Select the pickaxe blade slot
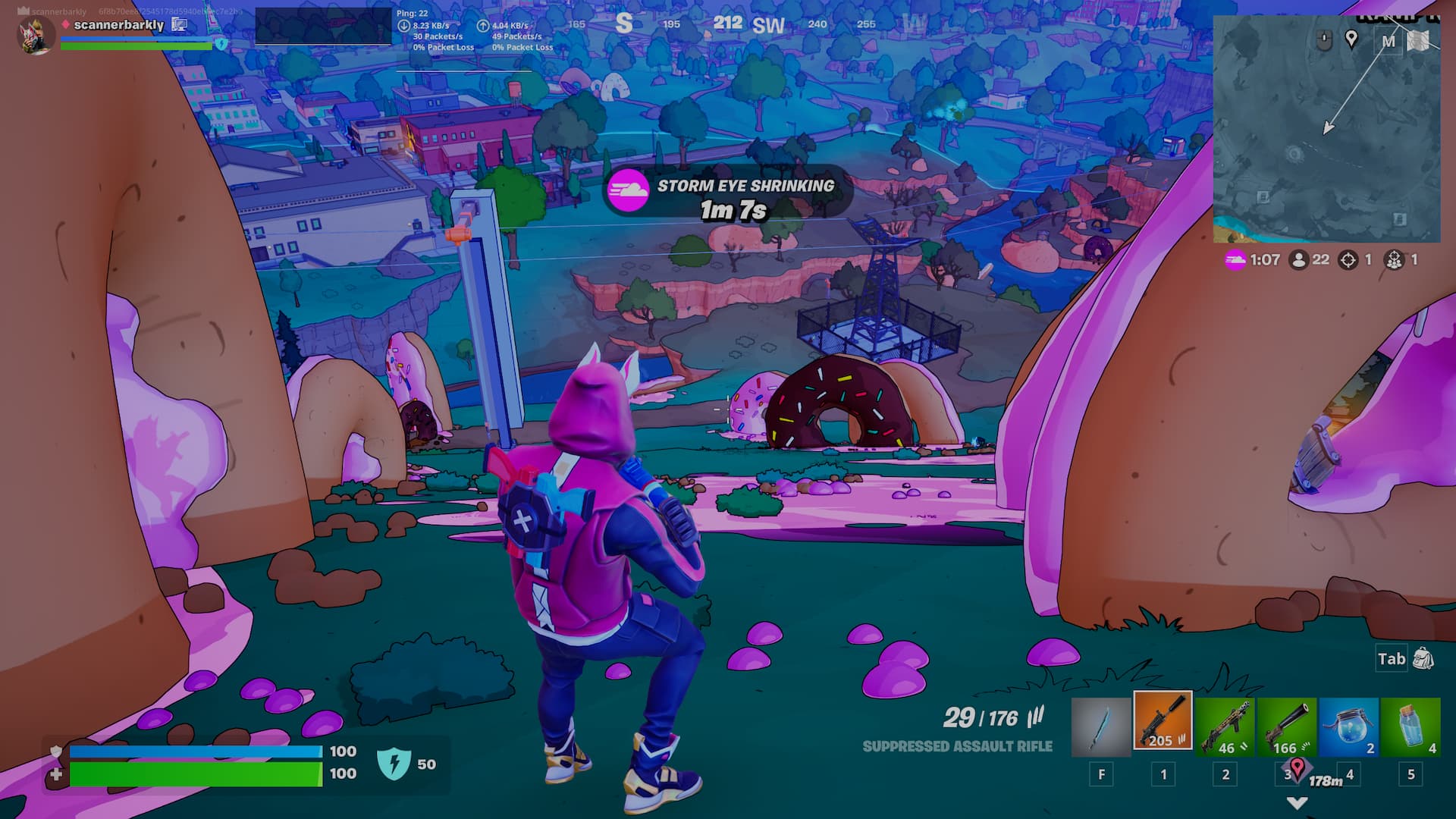Viewport: 1456px width, 819px height. point(1101,726)
